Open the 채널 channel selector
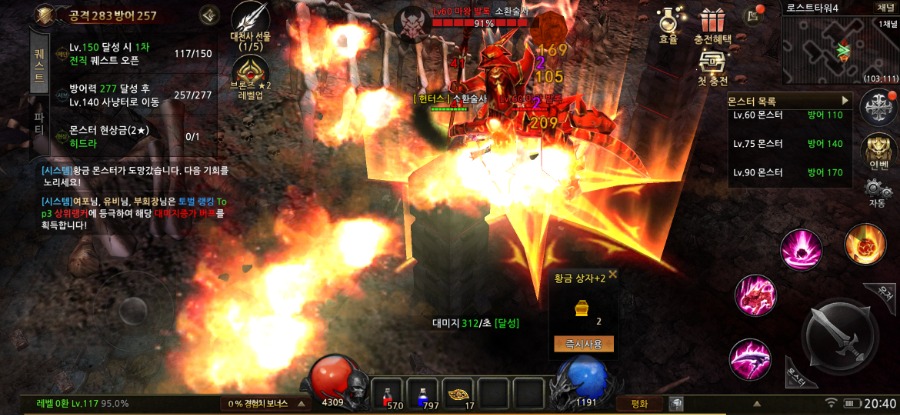This screenshot has height=415, width=900. (x=885, y=23)
